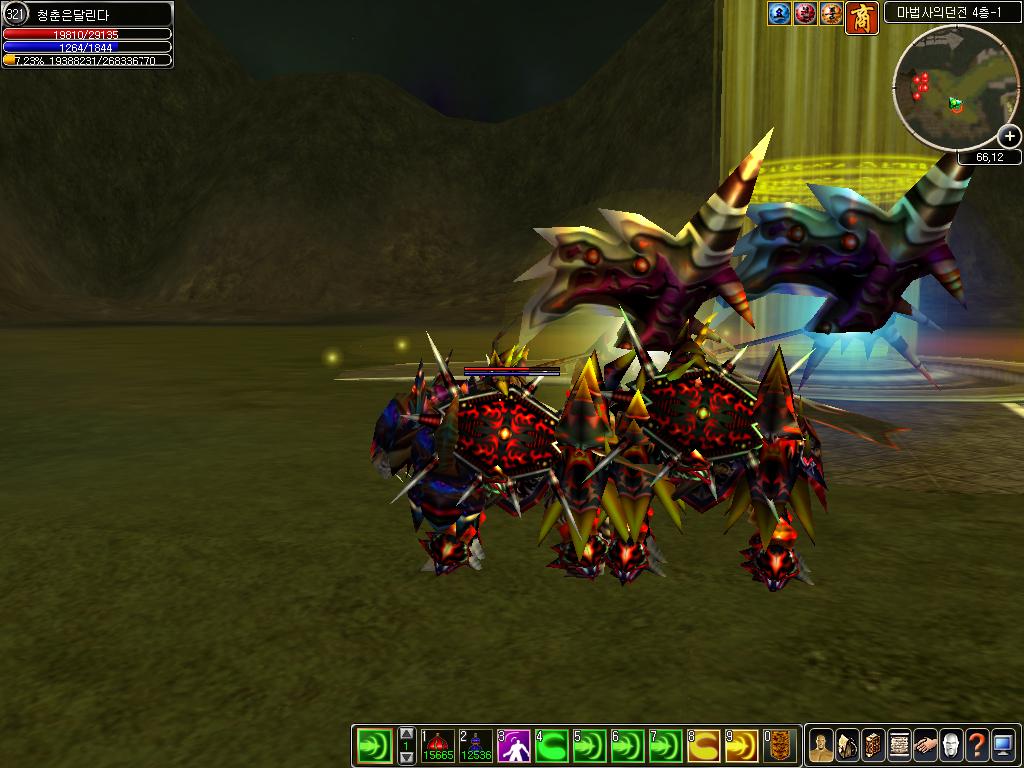Switch hotbar page with the up arrow
Screen dimensions: 1024x768
[406, 734]
